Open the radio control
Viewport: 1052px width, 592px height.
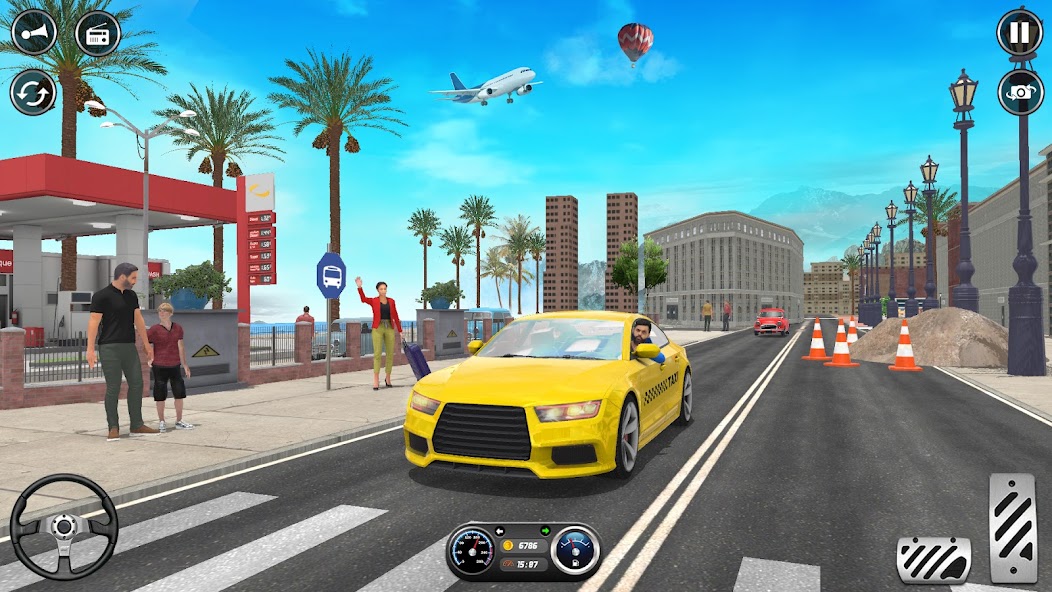97,32
